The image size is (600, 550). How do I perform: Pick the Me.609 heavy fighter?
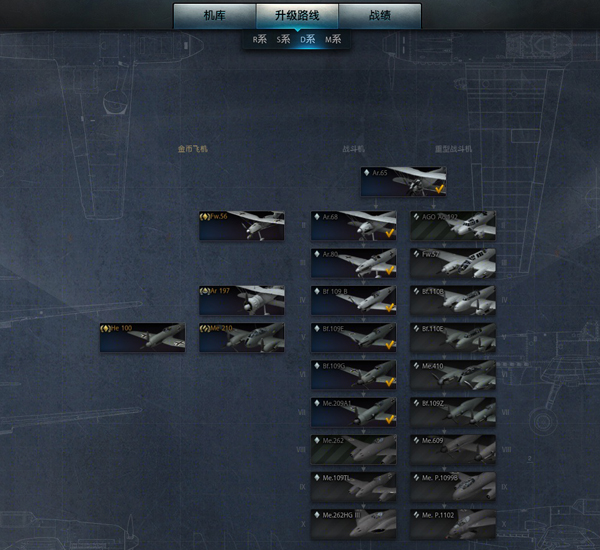point(453,448)
